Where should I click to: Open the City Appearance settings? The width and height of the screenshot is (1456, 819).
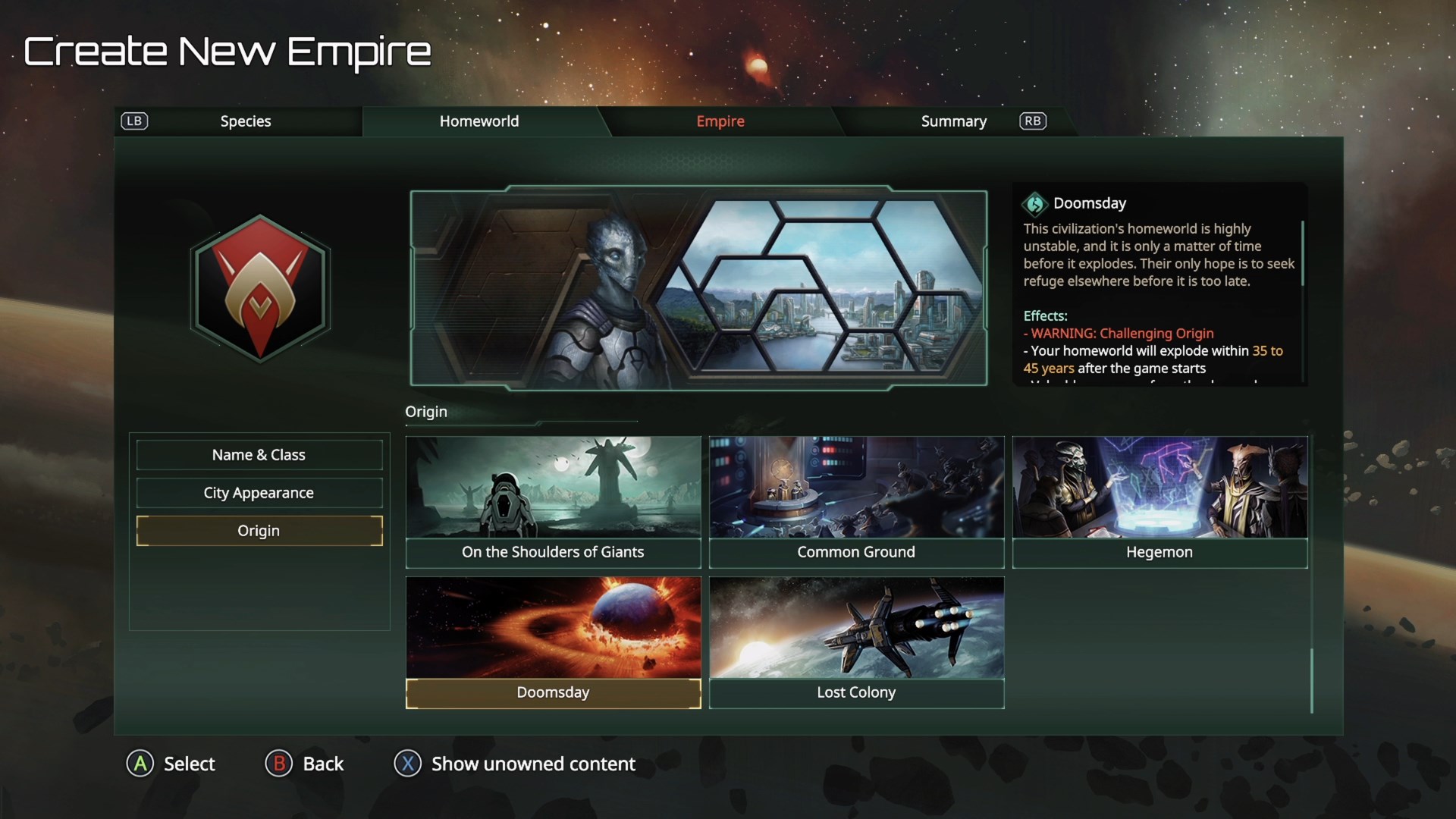click(x=259, y=493)
